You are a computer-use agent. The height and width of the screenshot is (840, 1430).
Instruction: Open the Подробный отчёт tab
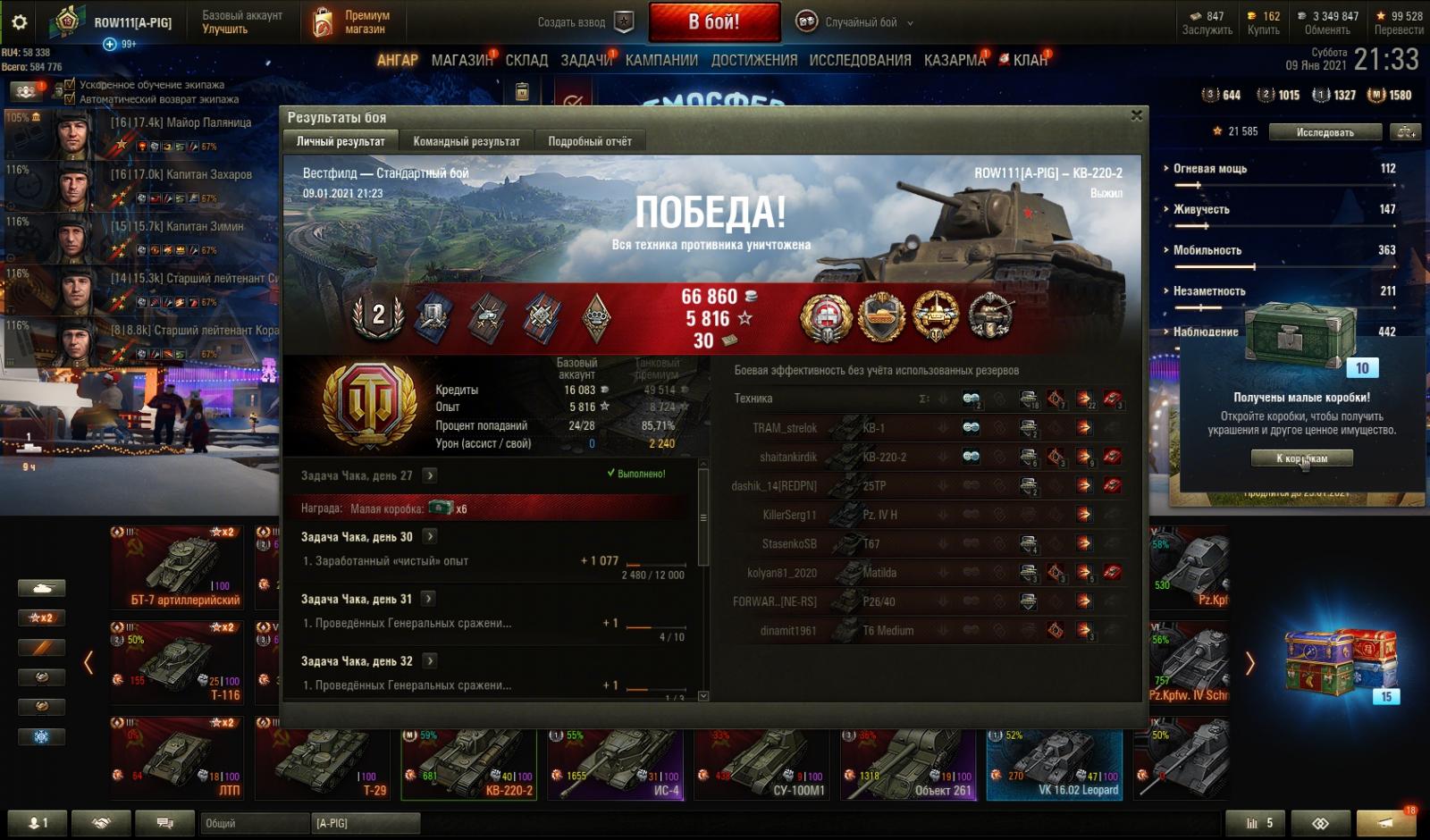(x=589, y=141)
